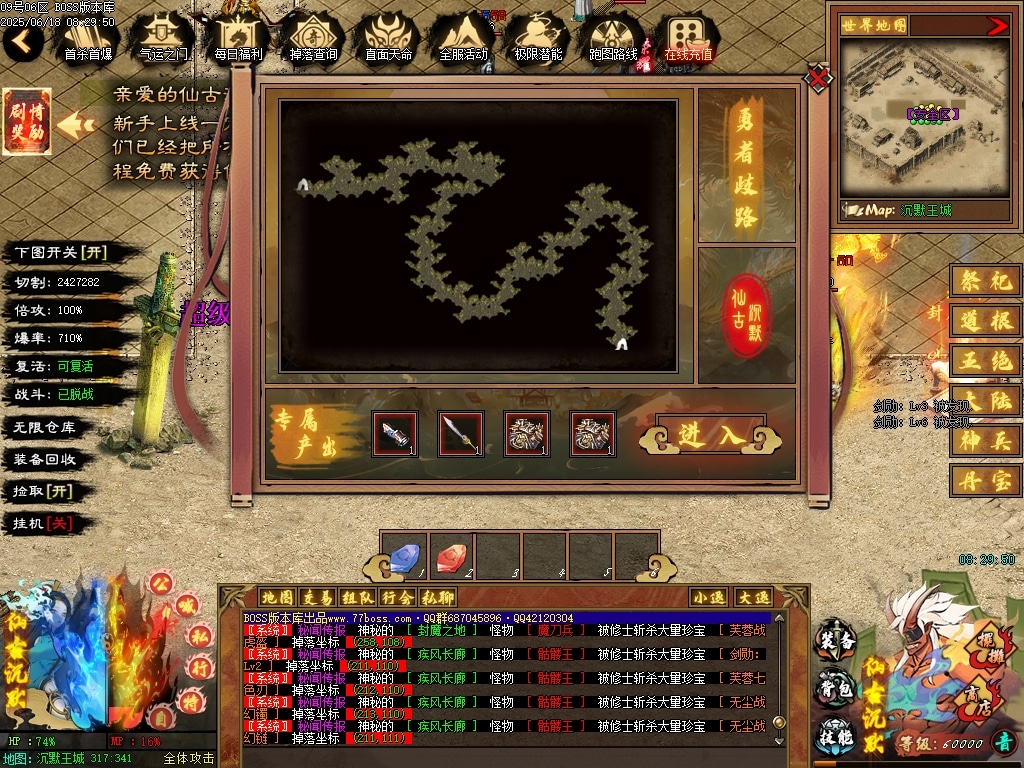Select the red 仙古沉默 oval button

748,315
